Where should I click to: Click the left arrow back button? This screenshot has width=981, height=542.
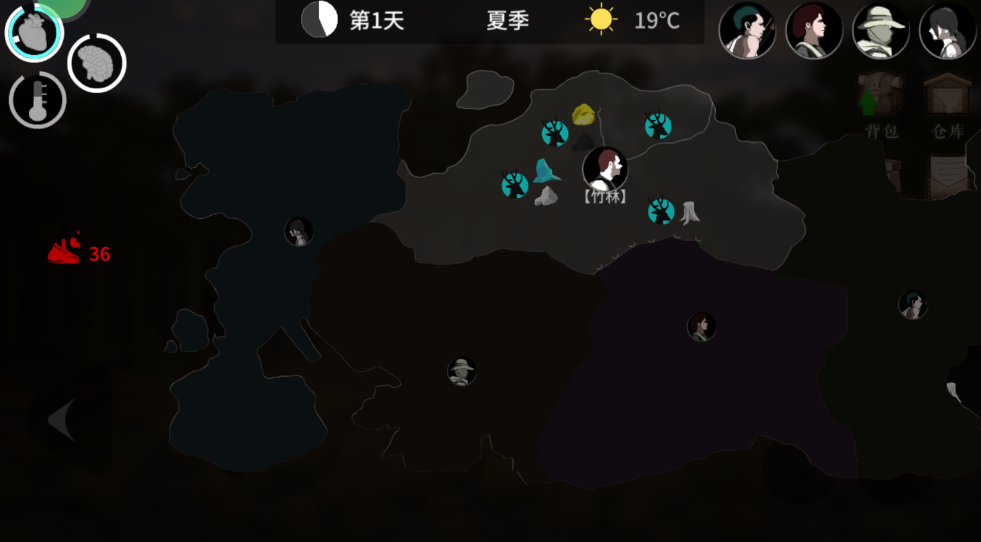62,420
